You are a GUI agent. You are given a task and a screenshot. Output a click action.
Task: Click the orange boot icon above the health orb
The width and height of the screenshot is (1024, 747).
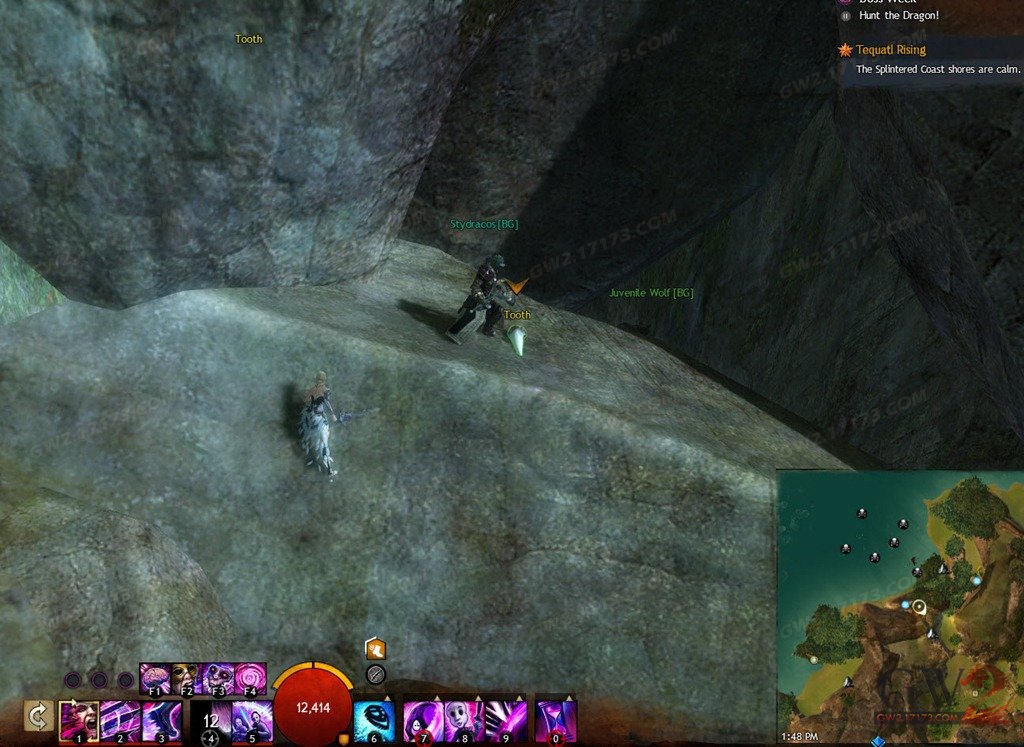point(376,649)
